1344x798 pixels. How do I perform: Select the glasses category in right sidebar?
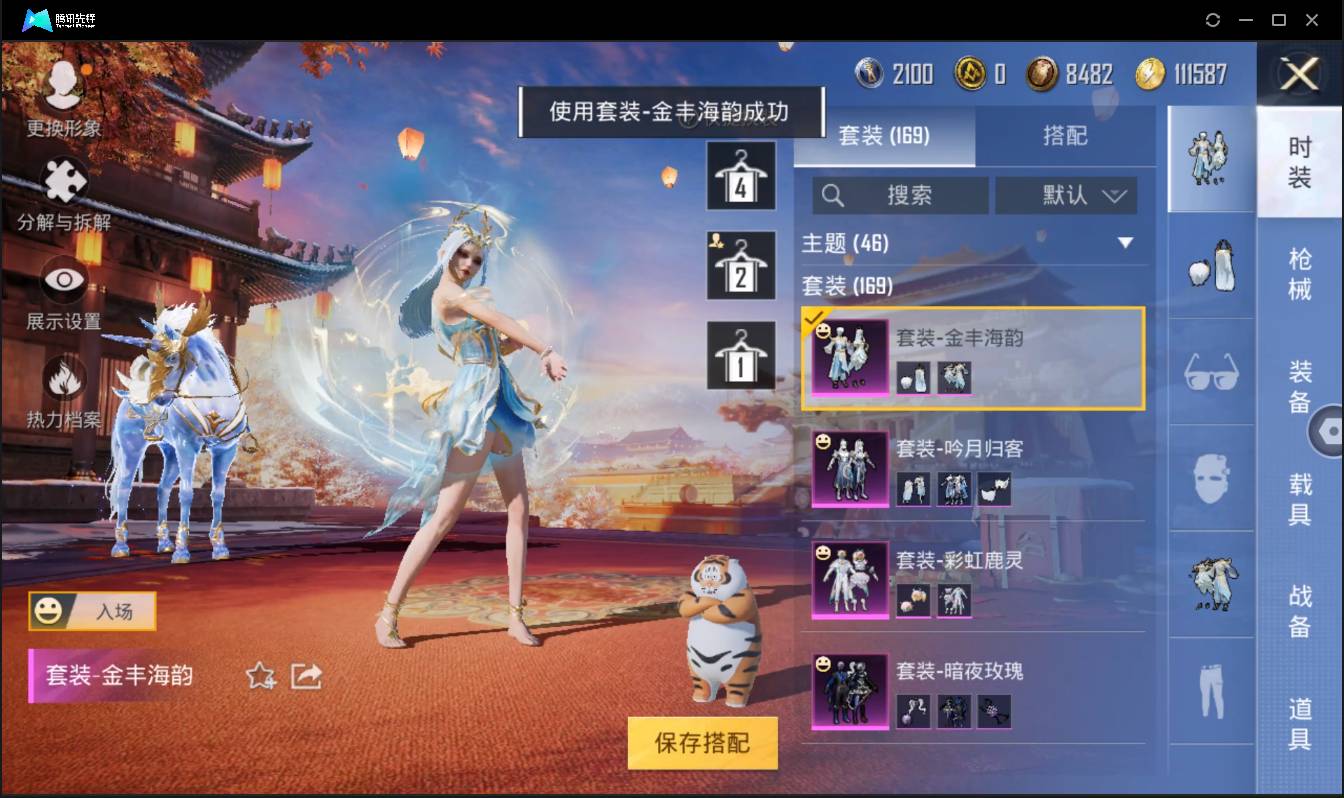click(x=1210, y=372)
